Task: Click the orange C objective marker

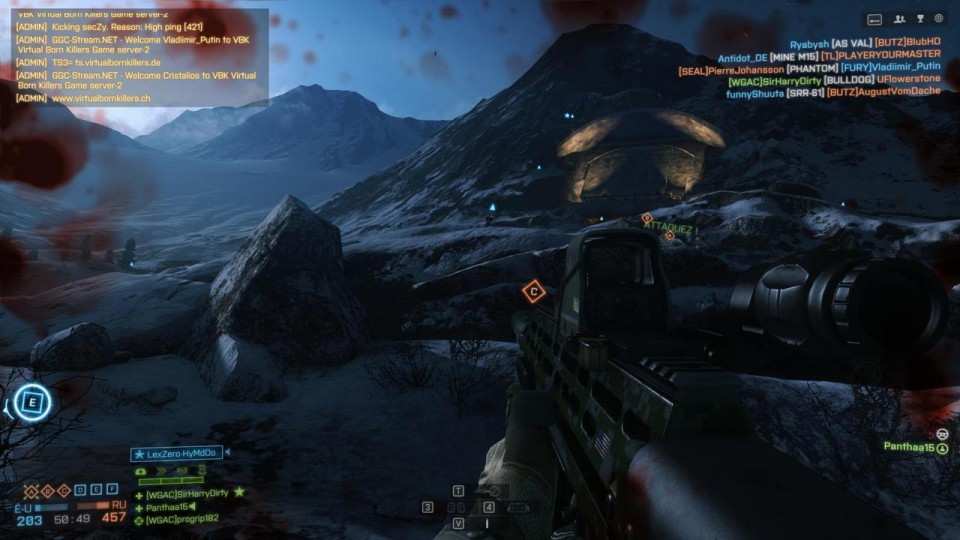Action: click(534, 292)
